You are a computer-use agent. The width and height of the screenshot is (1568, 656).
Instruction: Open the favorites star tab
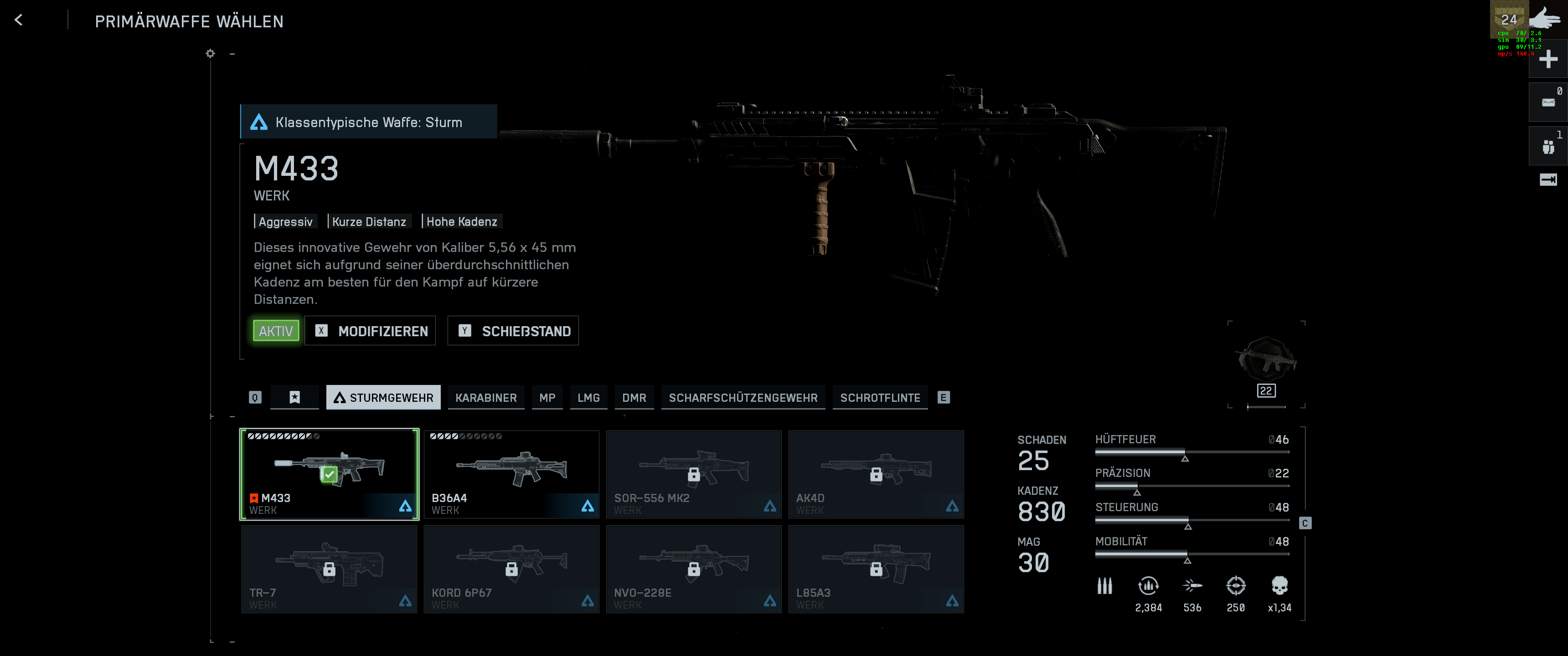click(294, 398)
